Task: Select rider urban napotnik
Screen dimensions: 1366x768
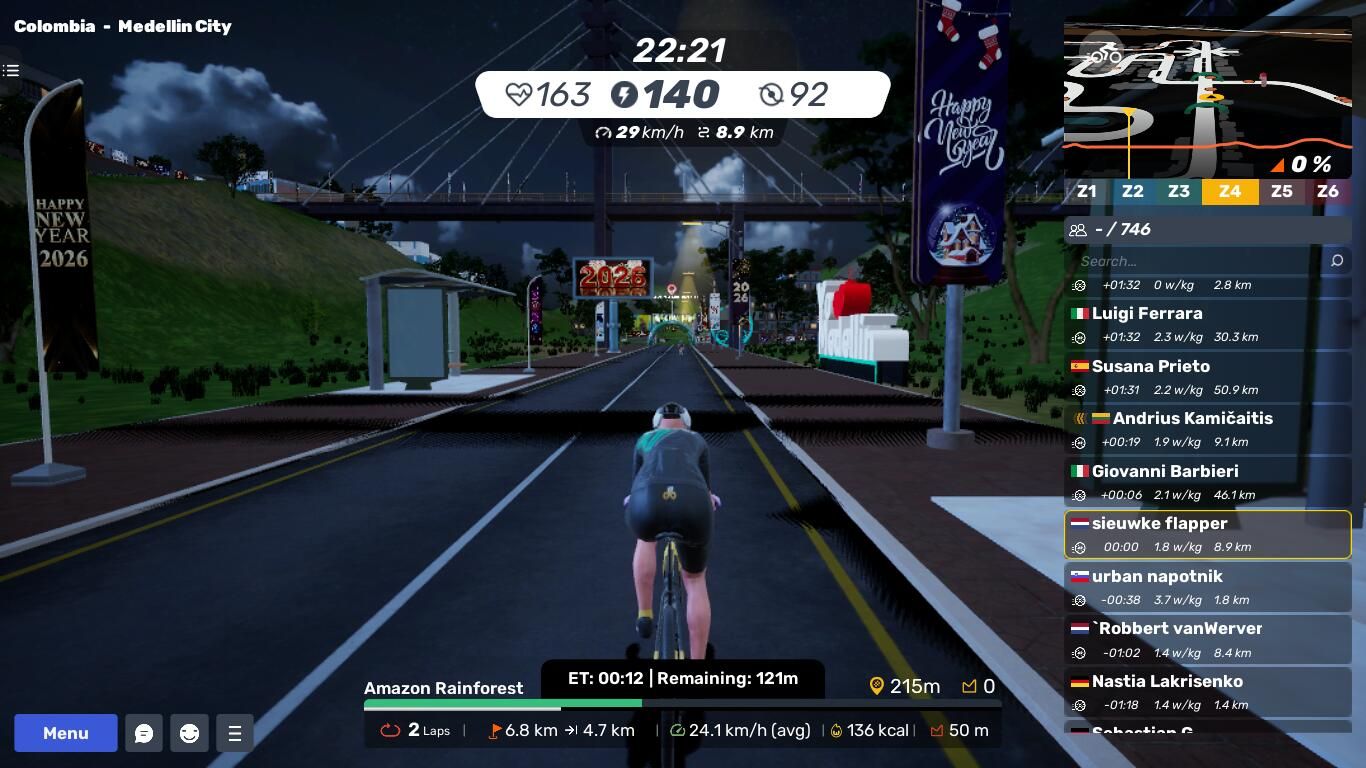Action: [x=1207, y=587]
